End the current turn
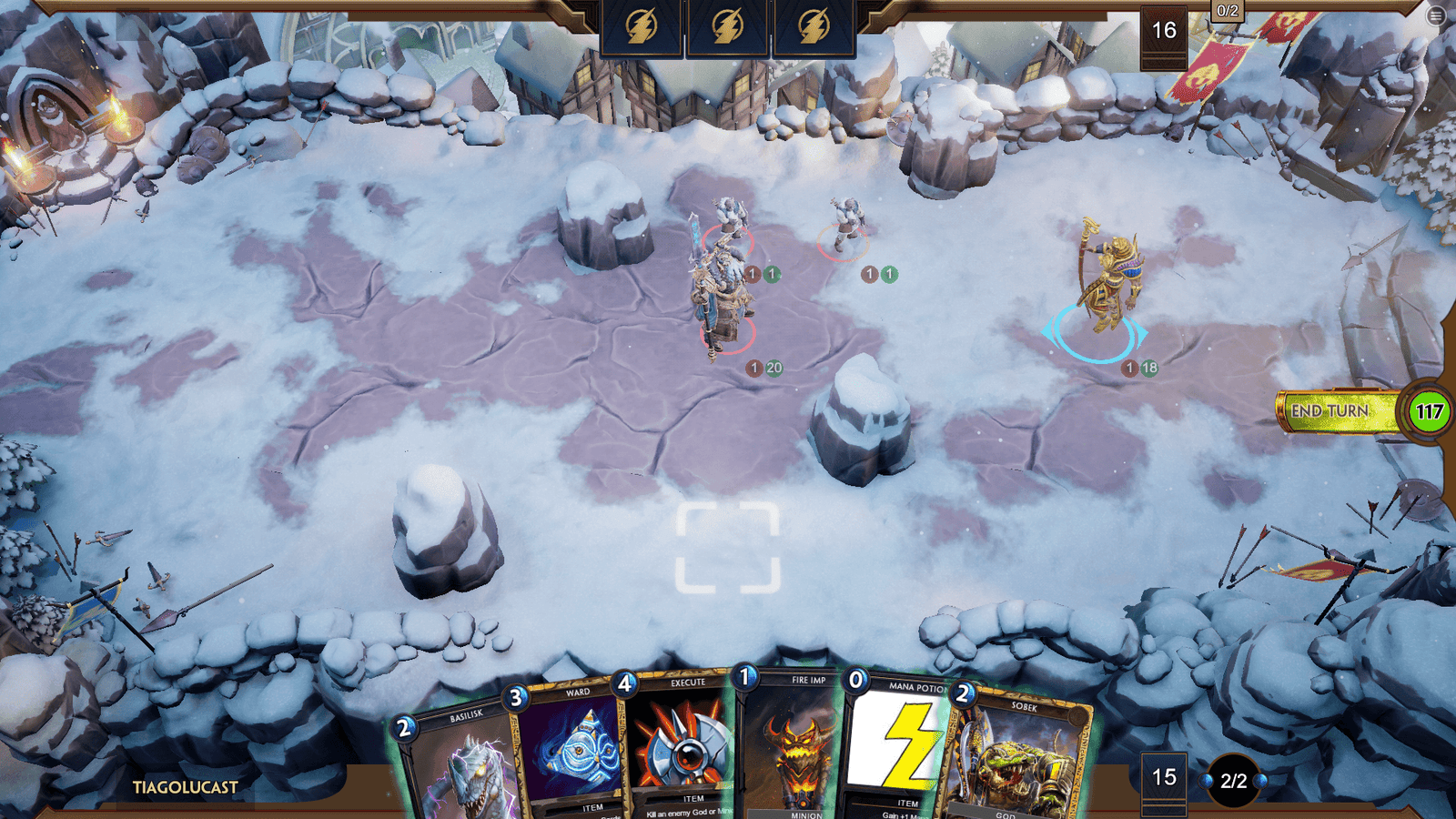Screen dimensions: 1456x819 coord(1330,411)
